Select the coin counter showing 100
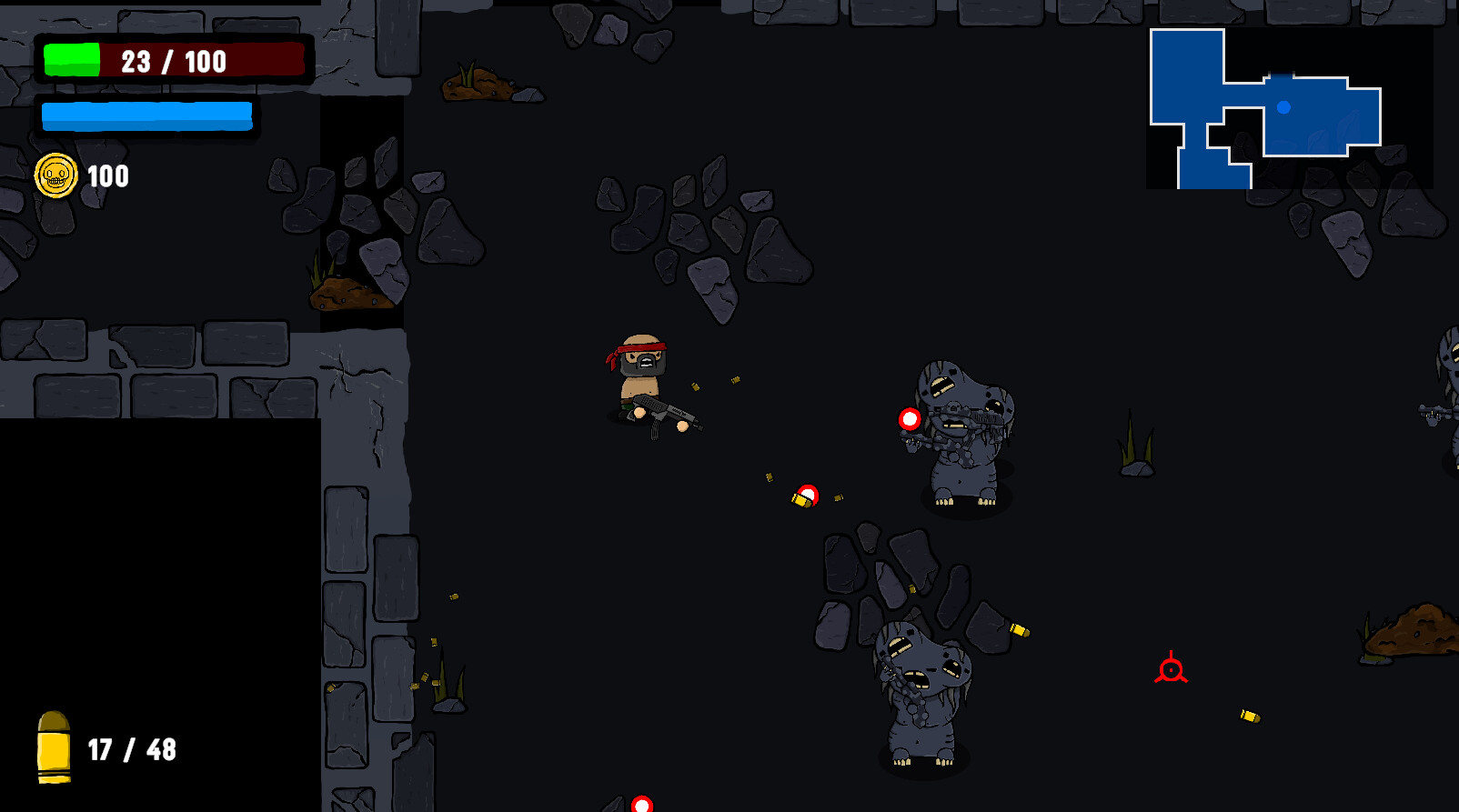 (106, 177)
